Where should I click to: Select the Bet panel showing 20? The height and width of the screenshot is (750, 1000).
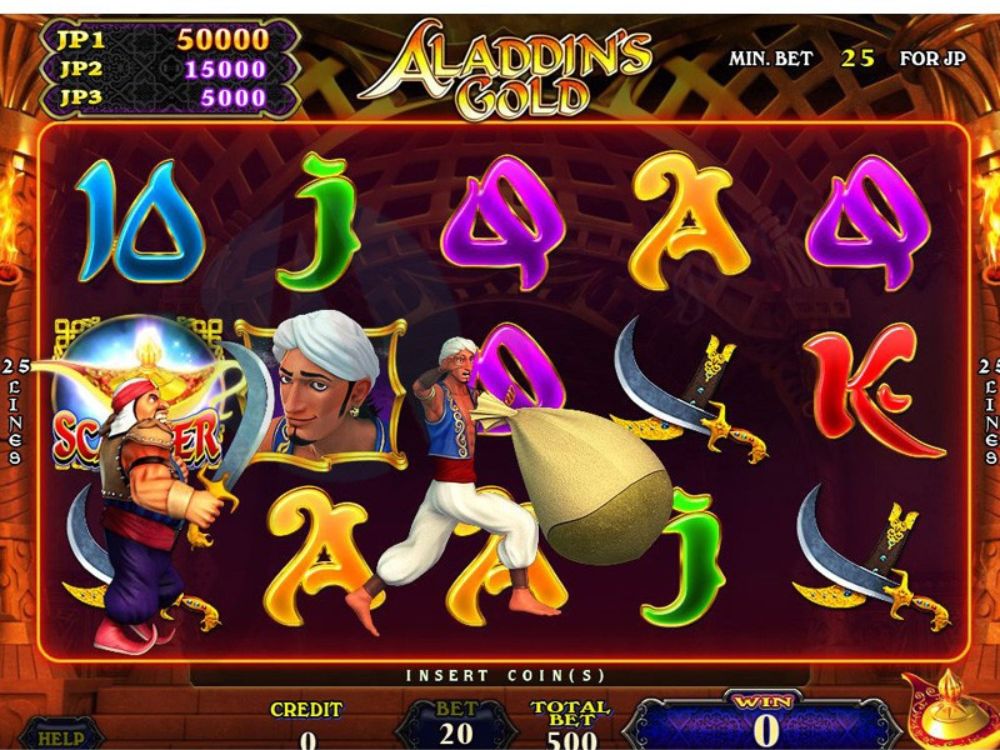(x=456, y=725)
